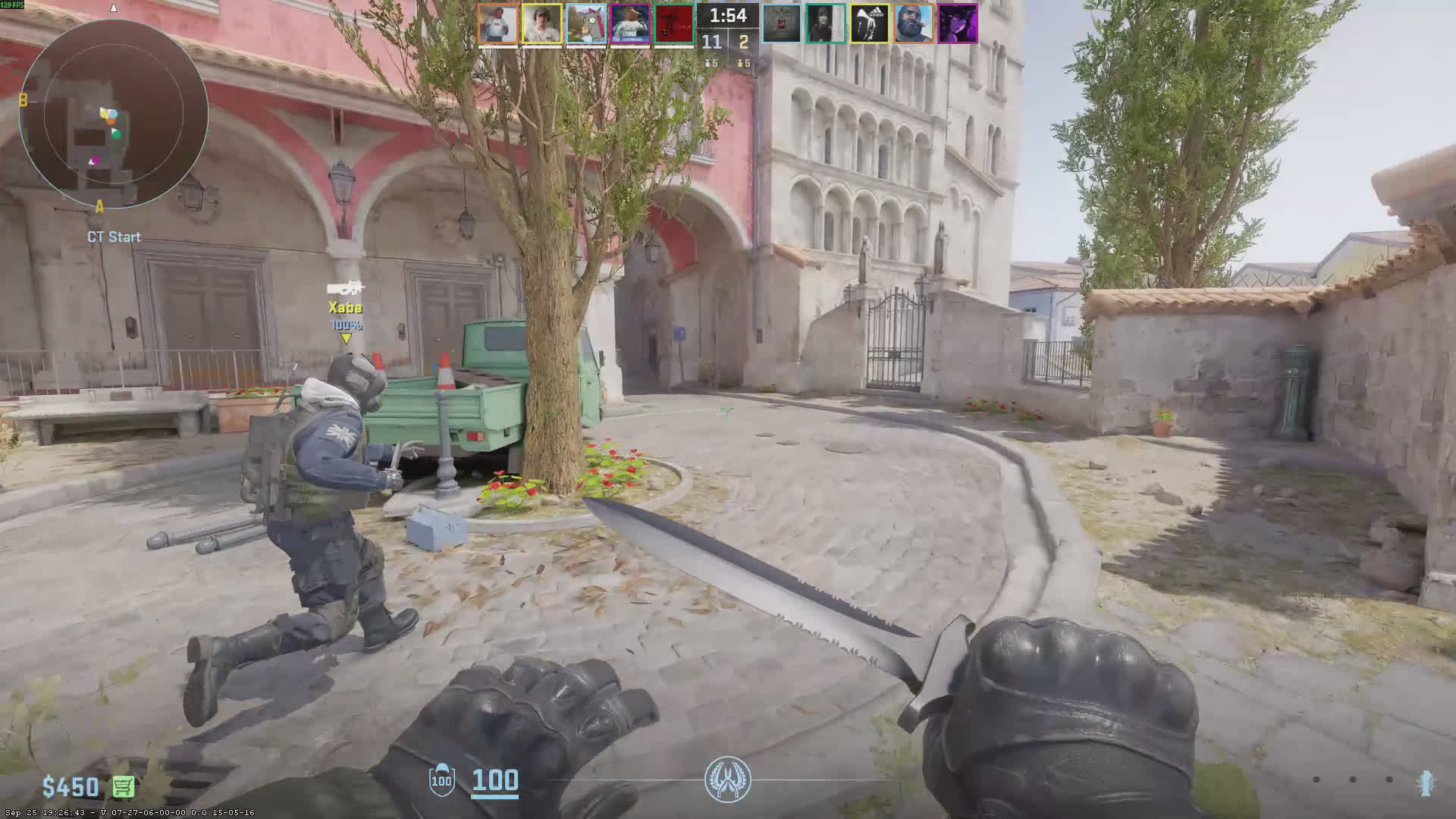Select the Adidas hoodie player avatar
The height and width of the screenshot is (819, 1456).
(x=869, y=24)
